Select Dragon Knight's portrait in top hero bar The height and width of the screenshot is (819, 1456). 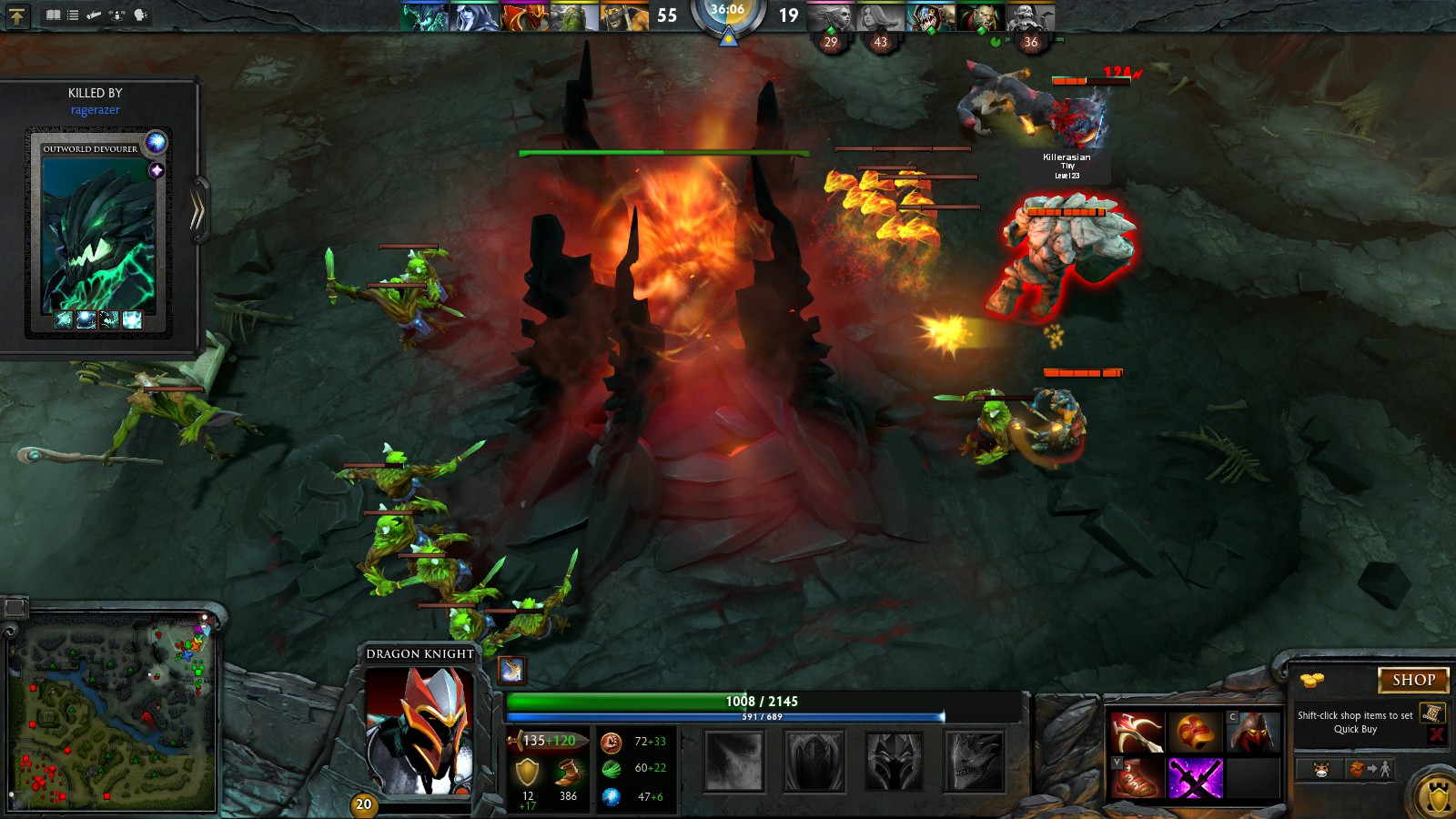pyautogui.click(x=525, y=16)
